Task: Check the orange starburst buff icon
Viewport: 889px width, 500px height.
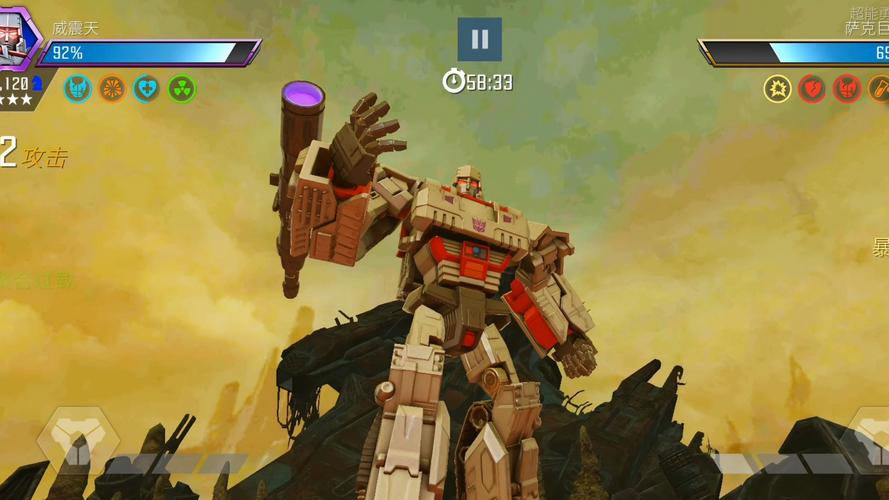Action: 112,89
